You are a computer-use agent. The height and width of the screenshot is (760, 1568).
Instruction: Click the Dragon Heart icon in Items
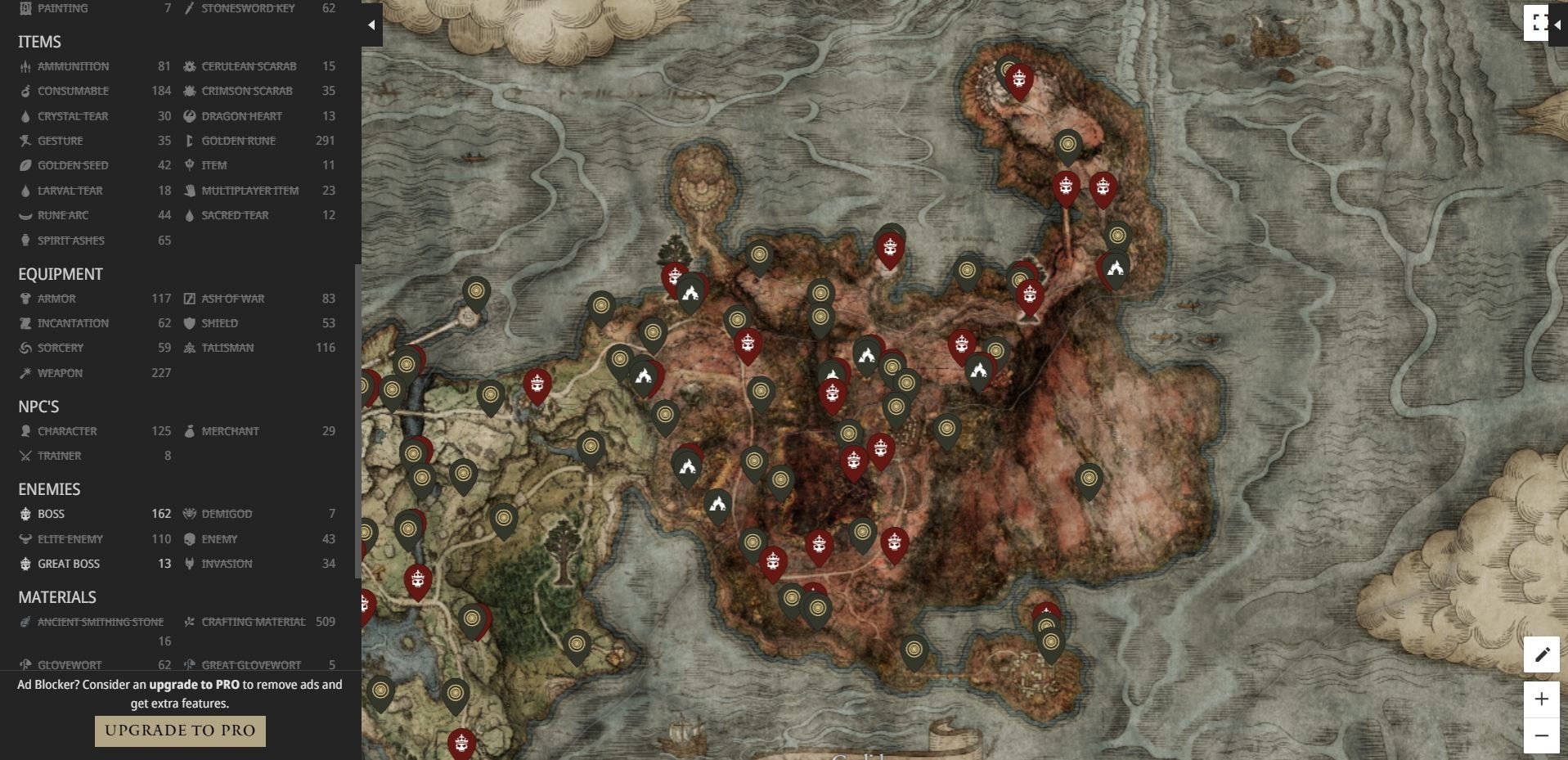tap(189, 115)
